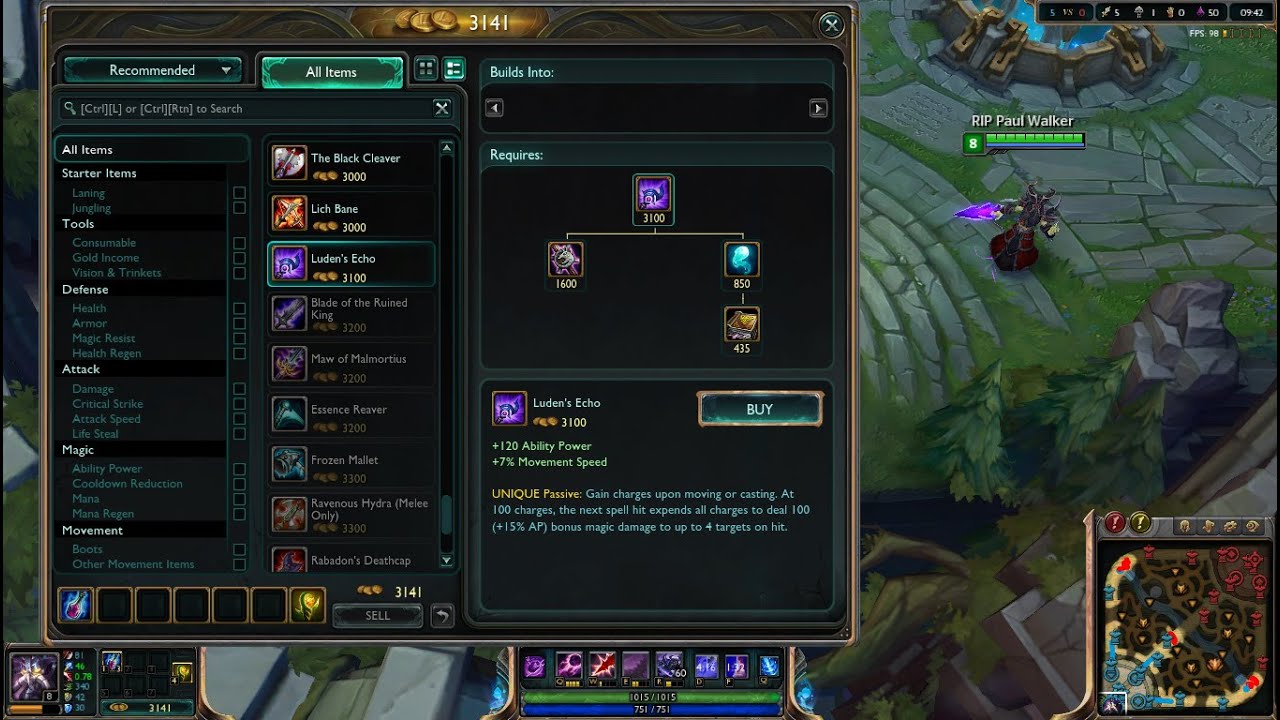1280x720 pixels.
Task: Click the undo purchase arrow beside Sell
Action: pyautogui.click(x=440, y=615)
